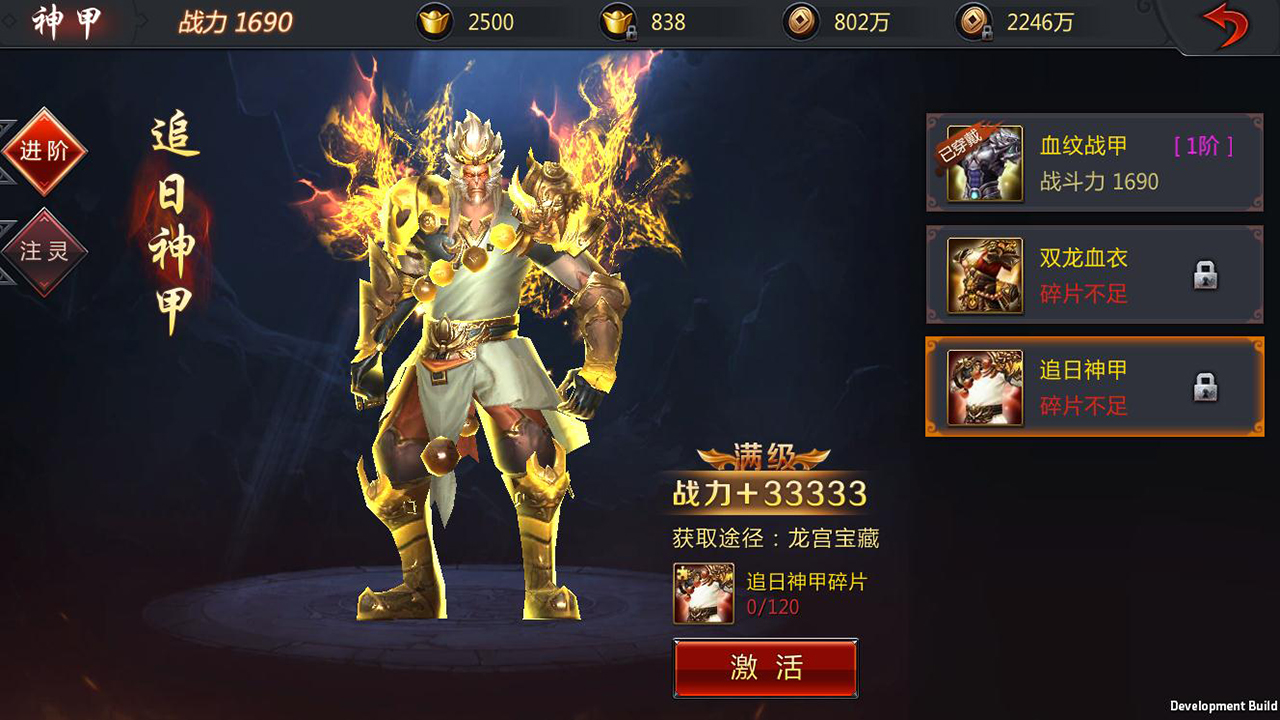
Task: Tap the red return arrow icon
Action: click(1225, 22)
